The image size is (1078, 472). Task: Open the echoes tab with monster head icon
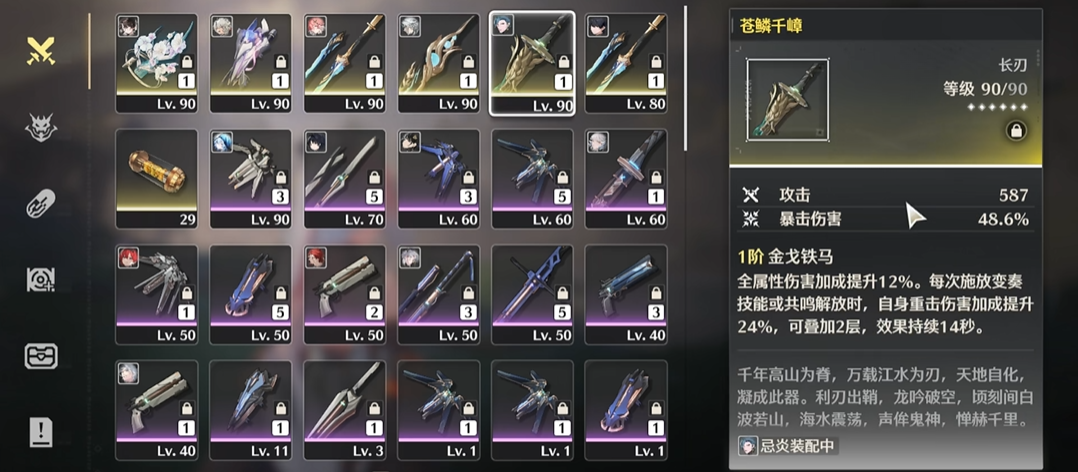(x=41, y=126)
